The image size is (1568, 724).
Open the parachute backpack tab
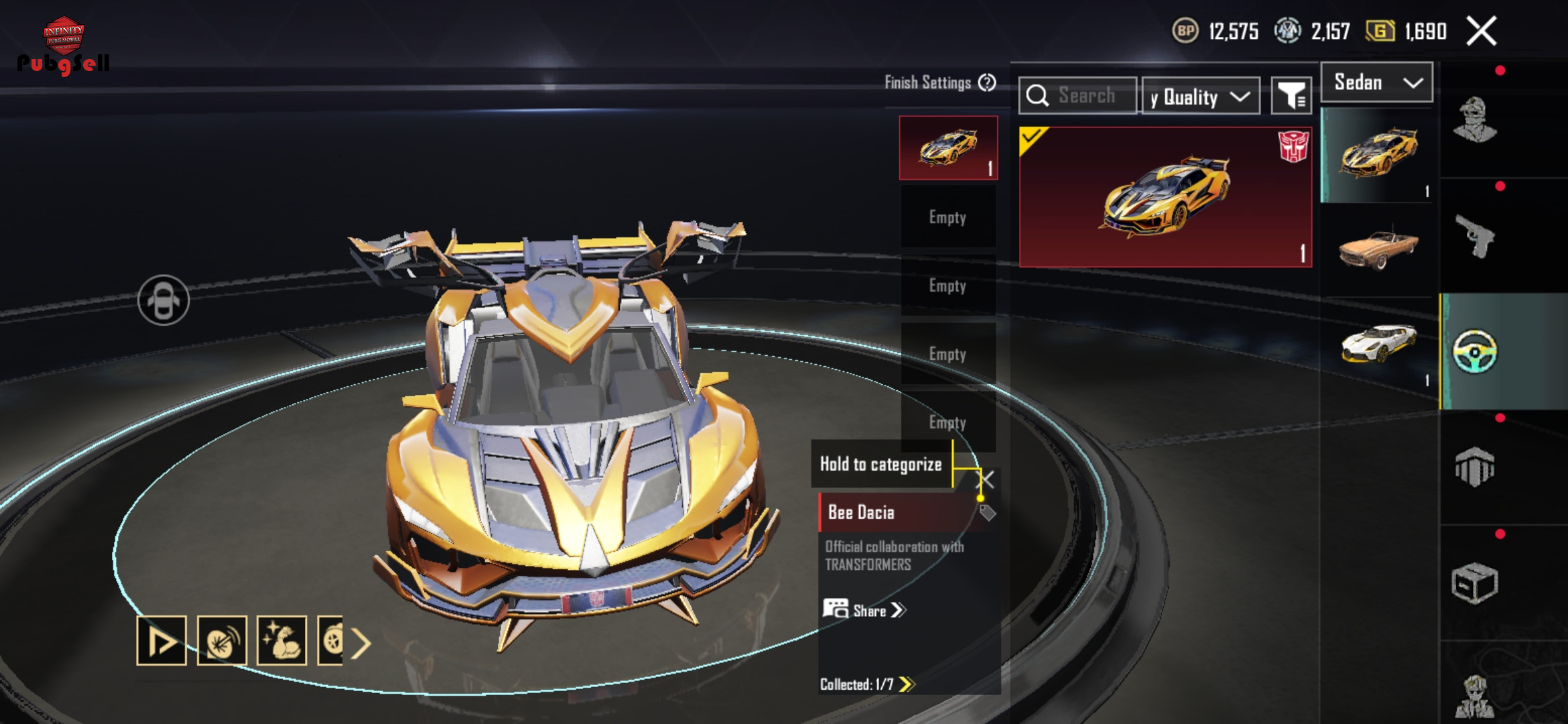point(1474,467)
